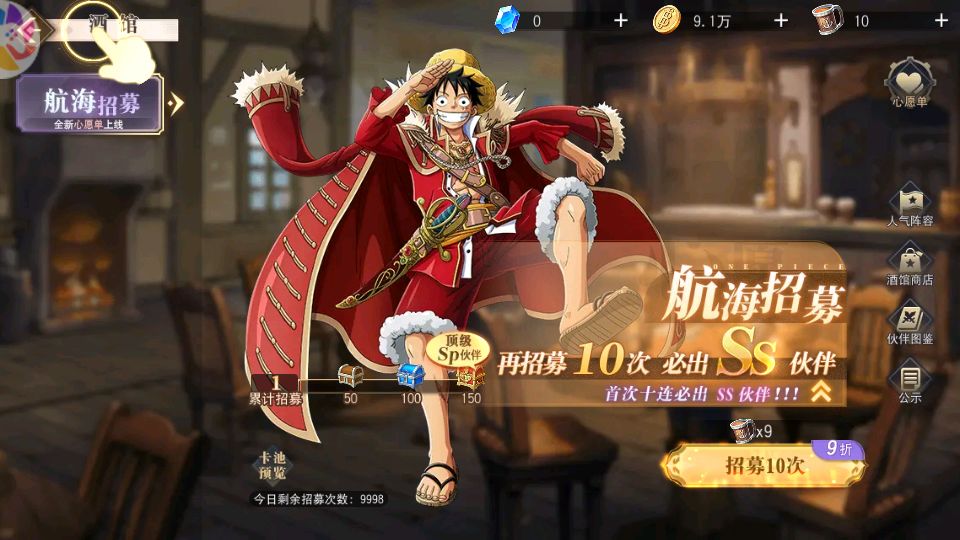This screenshot has height=540, width=960.
Task: Add gold coins with the plus button
Action: coord(780,20)
